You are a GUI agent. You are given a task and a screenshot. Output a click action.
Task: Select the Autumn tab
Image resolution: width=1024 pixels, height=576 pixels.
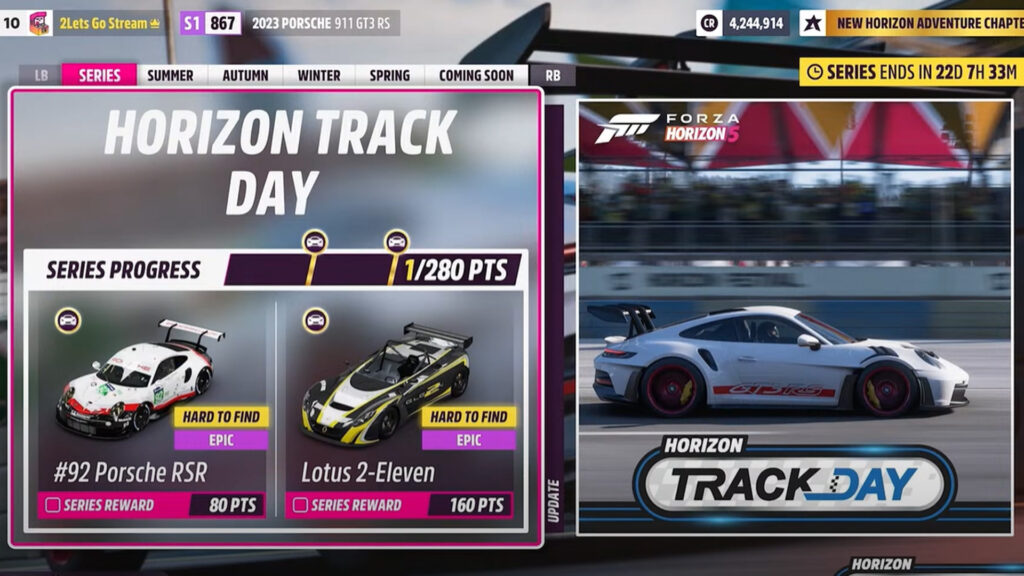tap(245, 75)
